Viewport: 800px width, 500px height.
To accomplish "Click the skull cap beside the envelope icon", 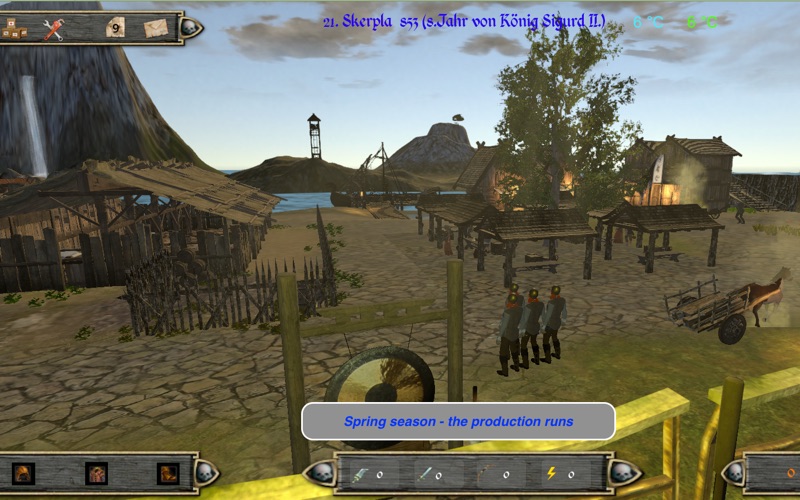I will pyautogui.click(x=192, y=28).
